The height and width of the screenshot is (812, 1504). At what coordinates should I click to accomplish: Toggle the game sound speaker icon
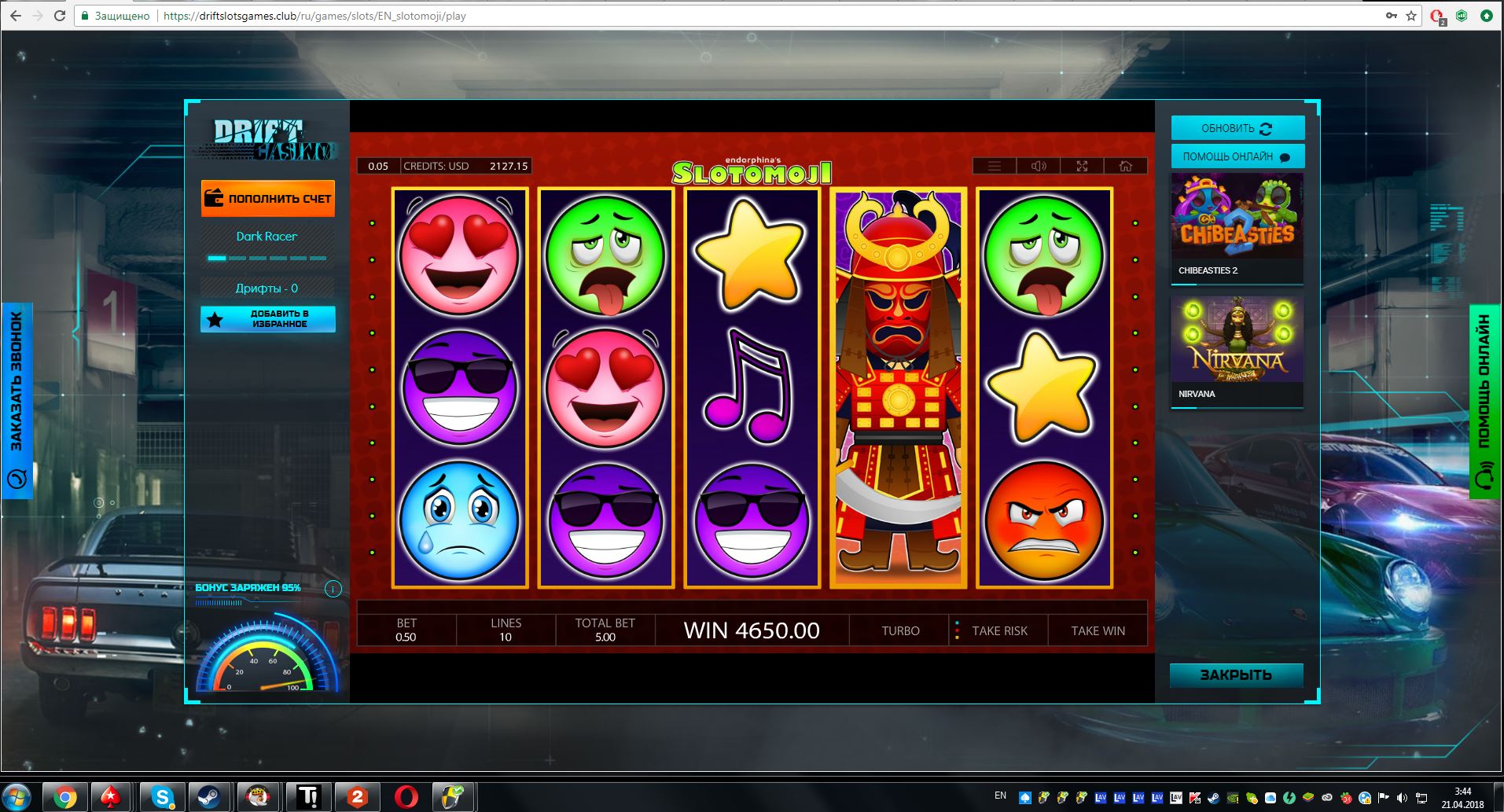[1039, 166]
